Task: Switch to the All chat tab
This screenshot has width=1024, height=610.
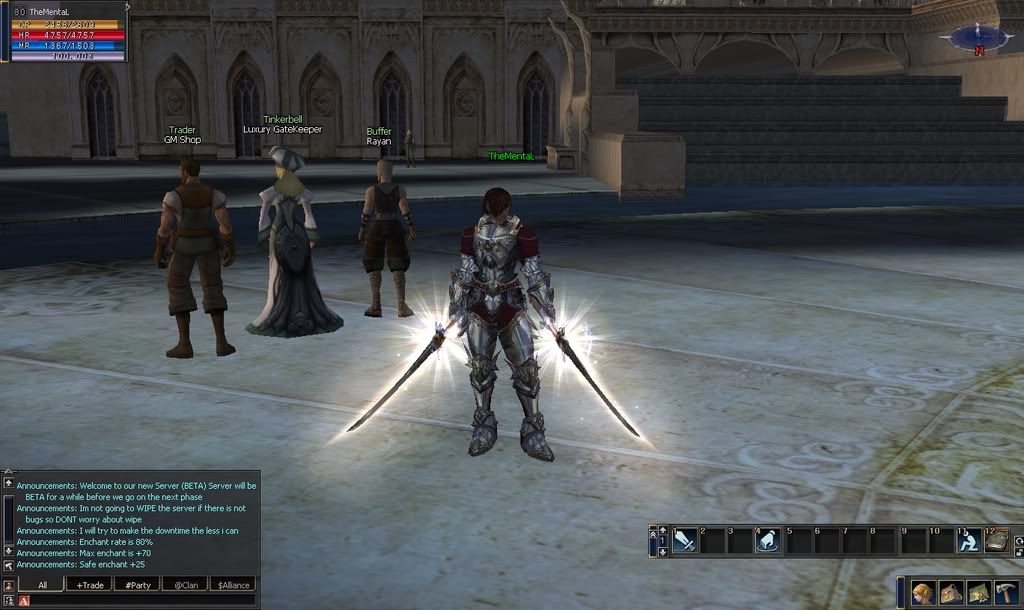Action: click(43, 584)
